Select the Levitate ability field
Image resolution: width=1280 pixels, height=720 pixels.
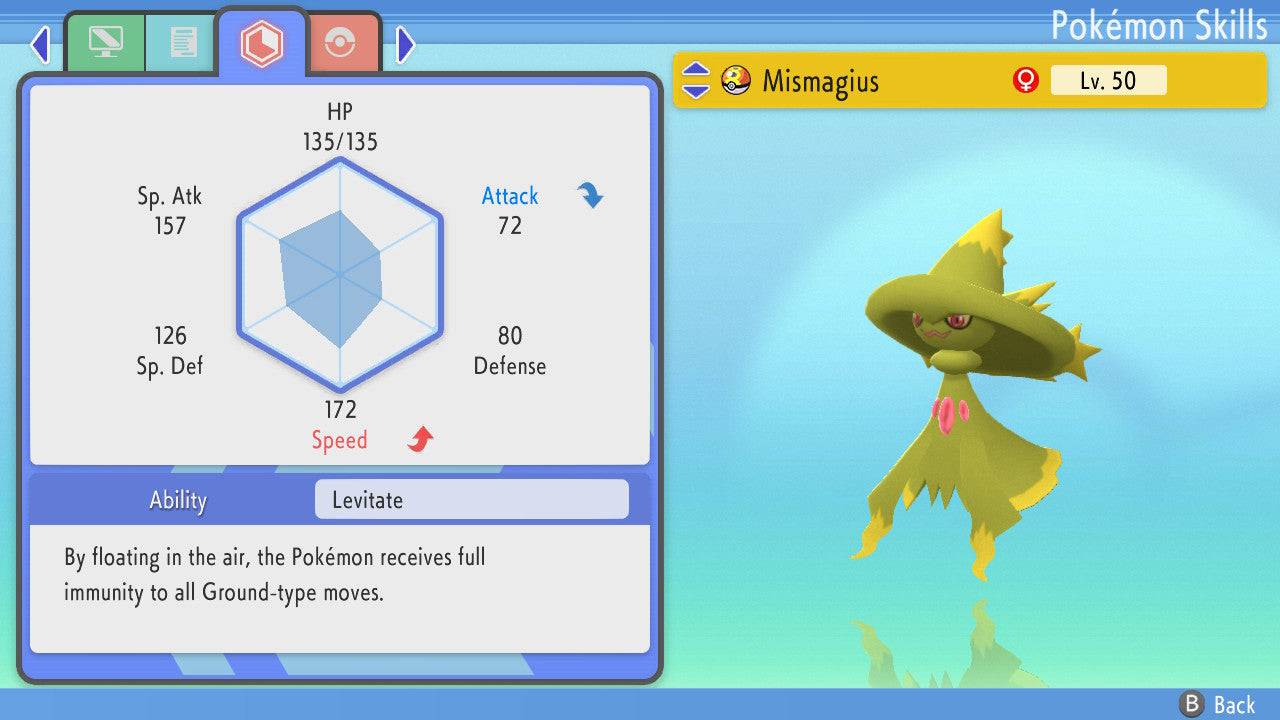click(x=470, y=499)
